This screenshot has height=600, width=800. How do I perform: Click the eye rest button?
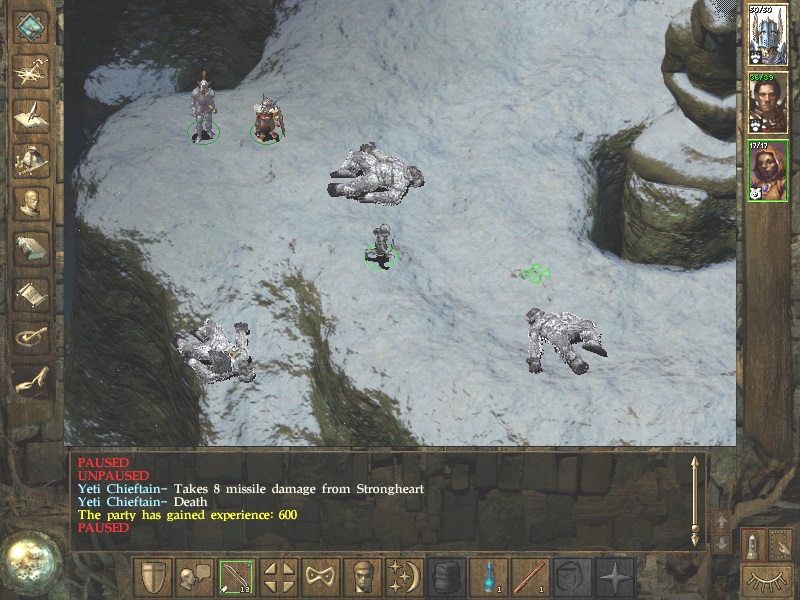click(765, 579)
